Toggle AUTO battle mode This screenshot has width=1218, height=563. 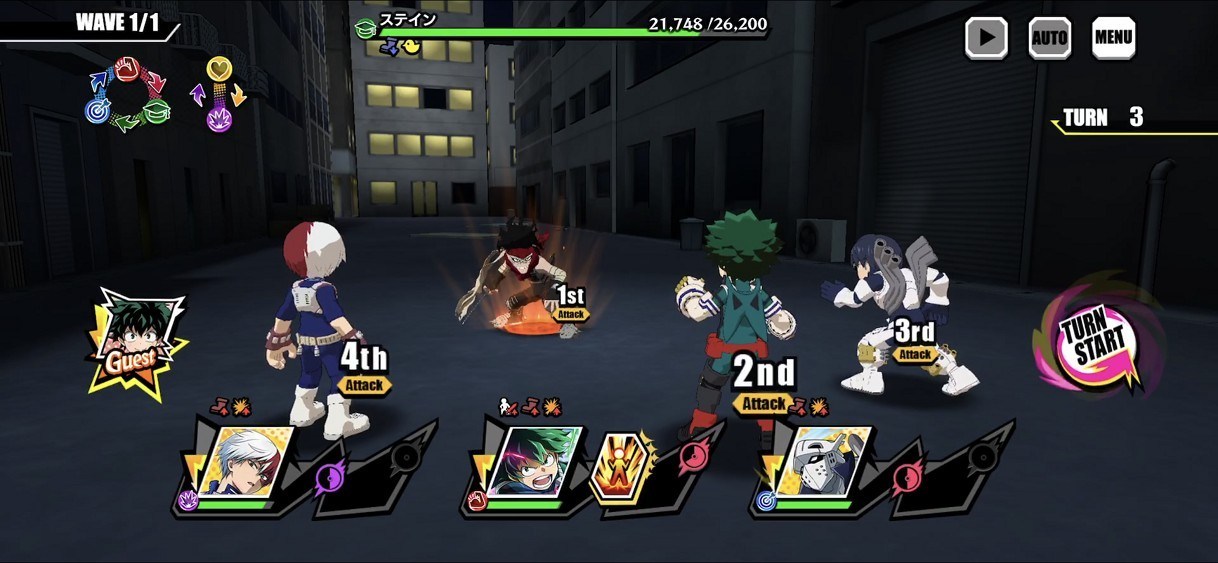pyautogui.click(x=1049, y=38)
